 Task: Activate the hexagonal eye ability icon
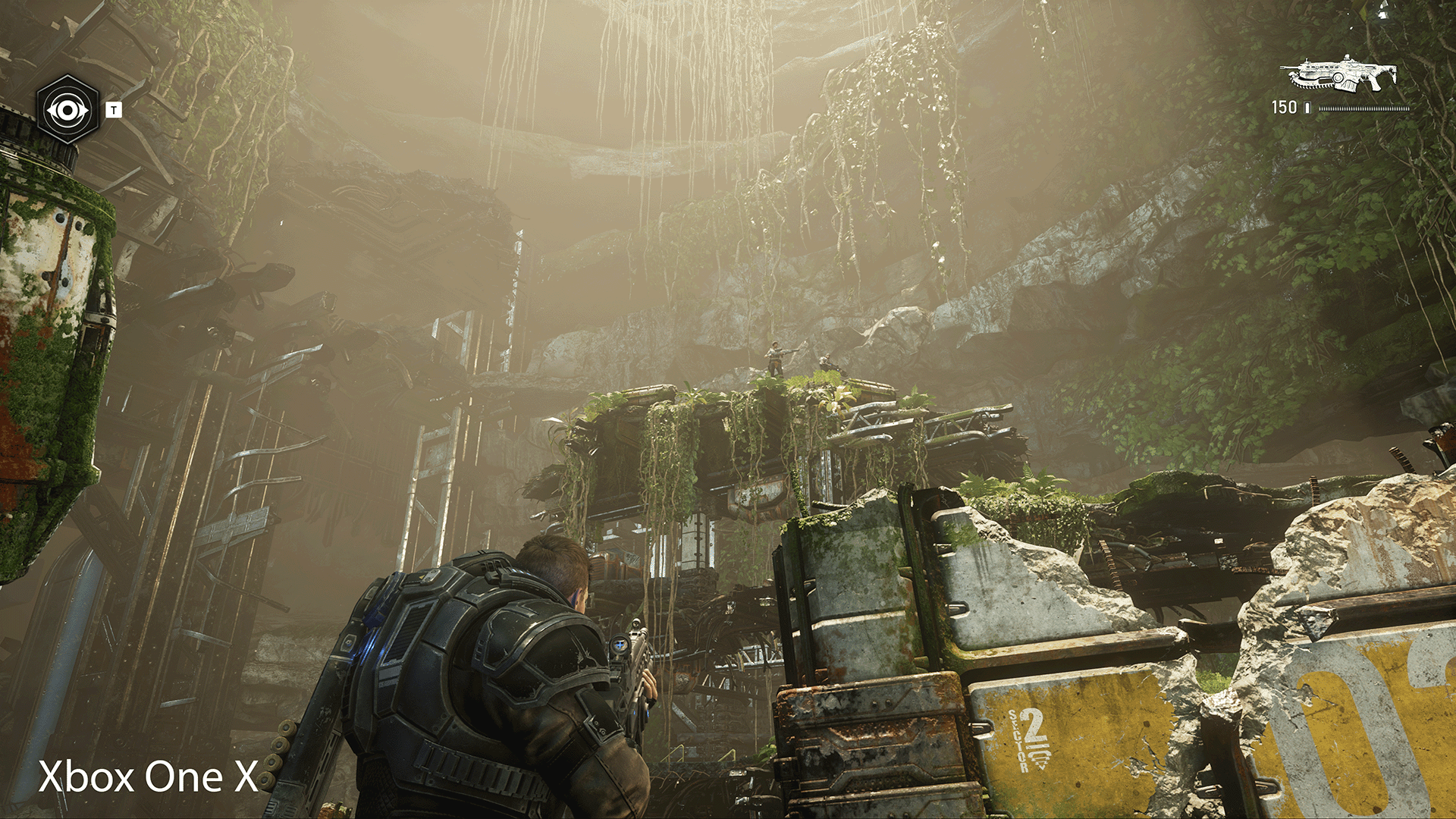(68, 111)
